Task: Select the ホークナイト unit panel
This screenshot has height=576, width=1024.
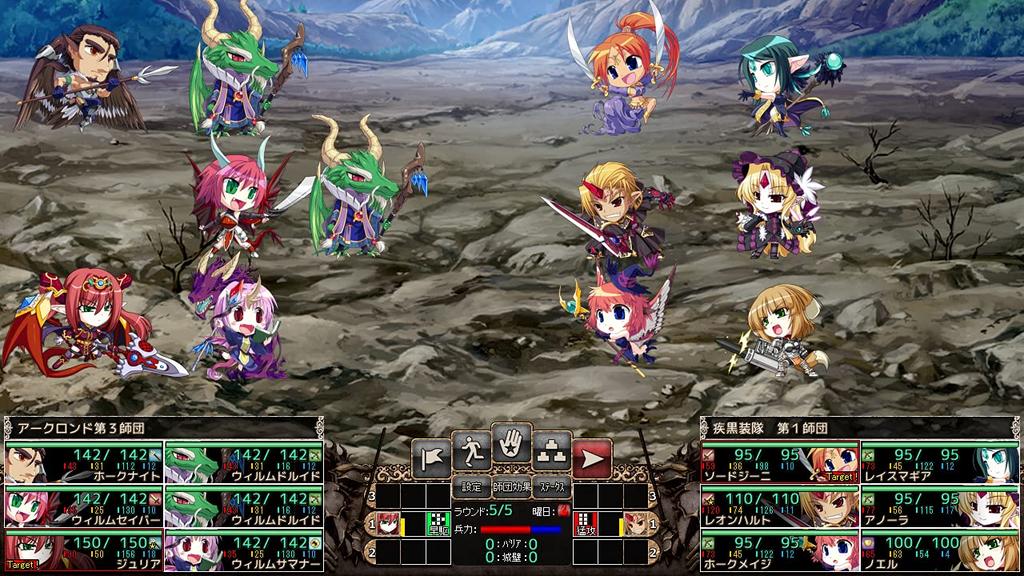Action: [83, 462]
